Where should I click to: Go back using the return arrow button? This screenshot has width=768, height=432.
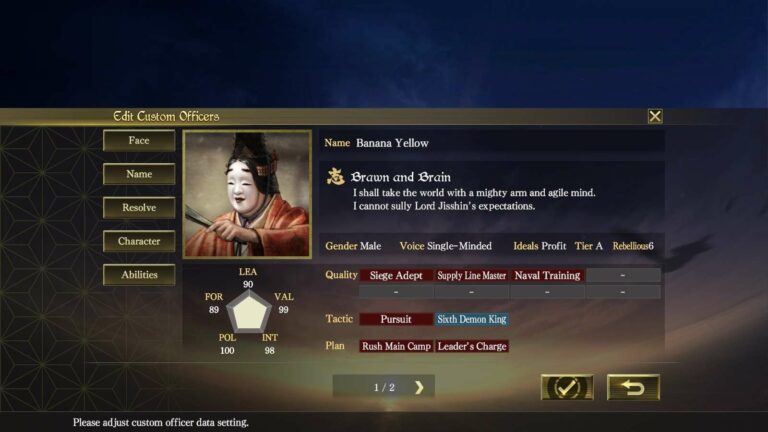(633, 387)
